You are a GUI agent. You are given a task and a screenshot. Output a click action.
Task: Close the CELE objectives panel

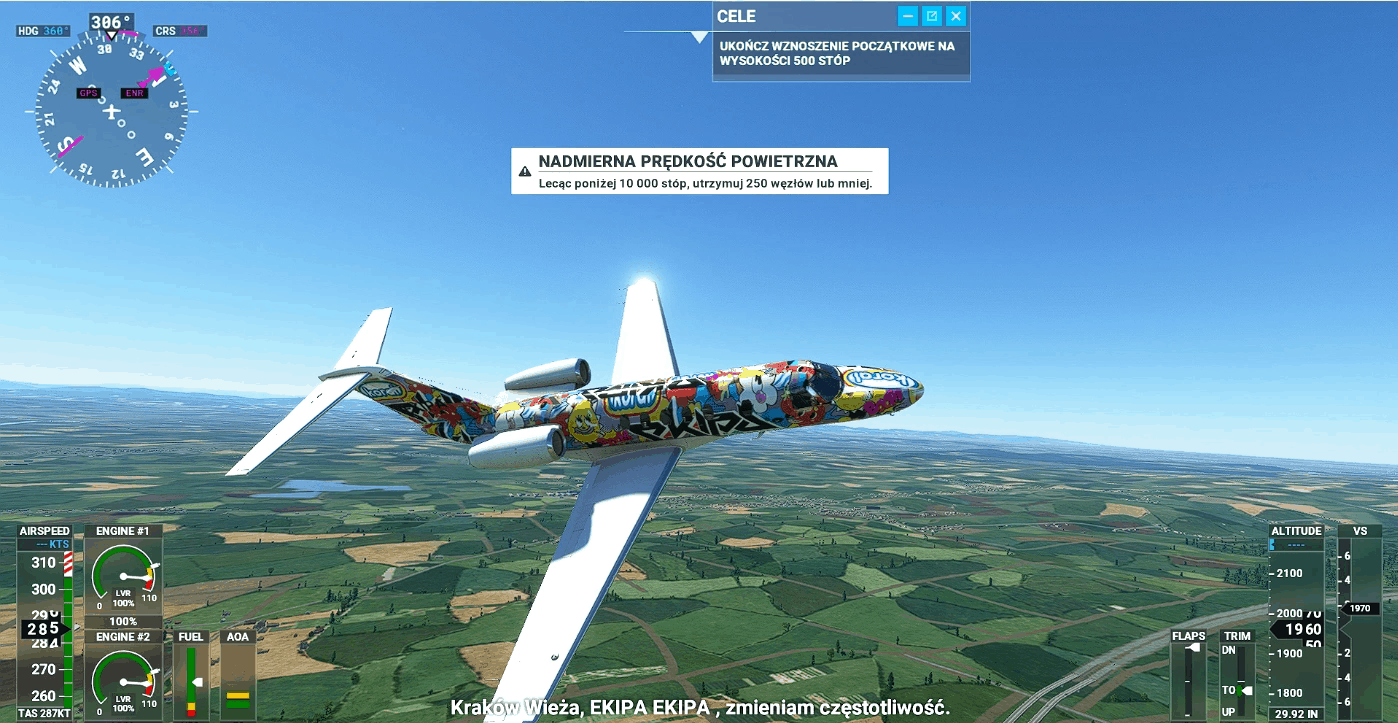coord(956,16)
